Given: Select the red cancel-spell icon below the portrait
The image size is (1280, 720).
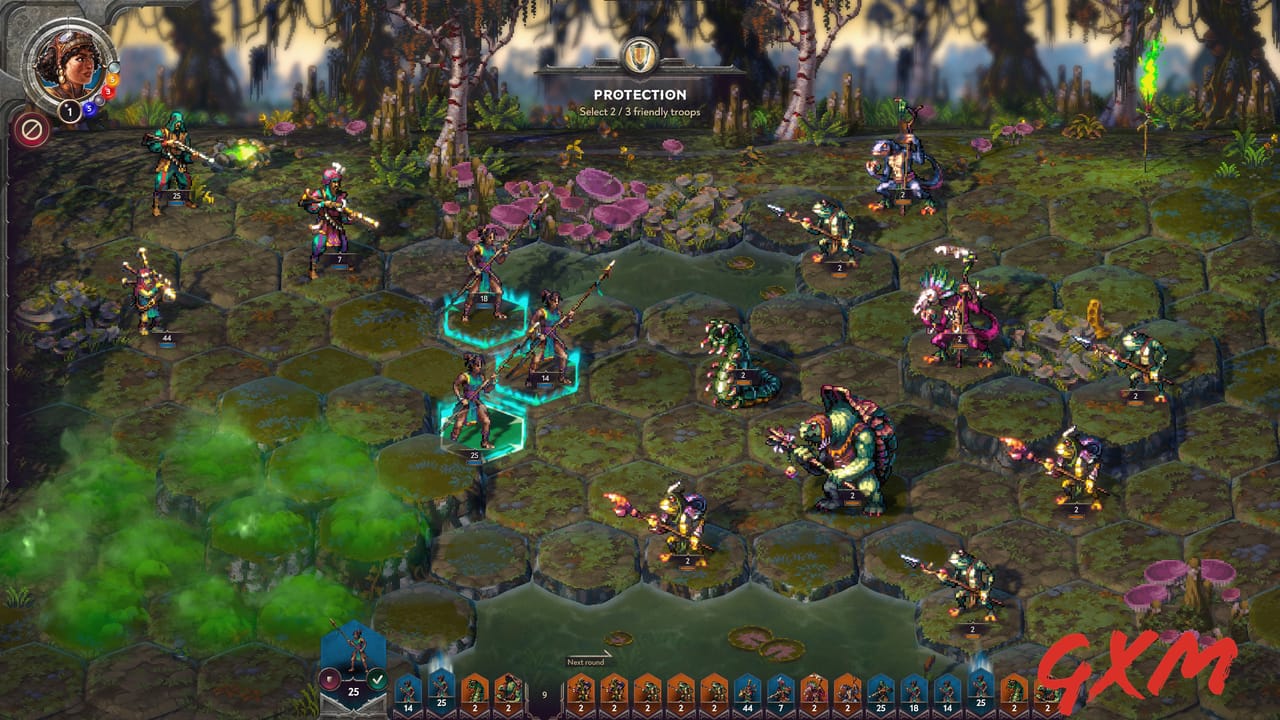Looking at the screenshot, I should (x=30, y=127).
